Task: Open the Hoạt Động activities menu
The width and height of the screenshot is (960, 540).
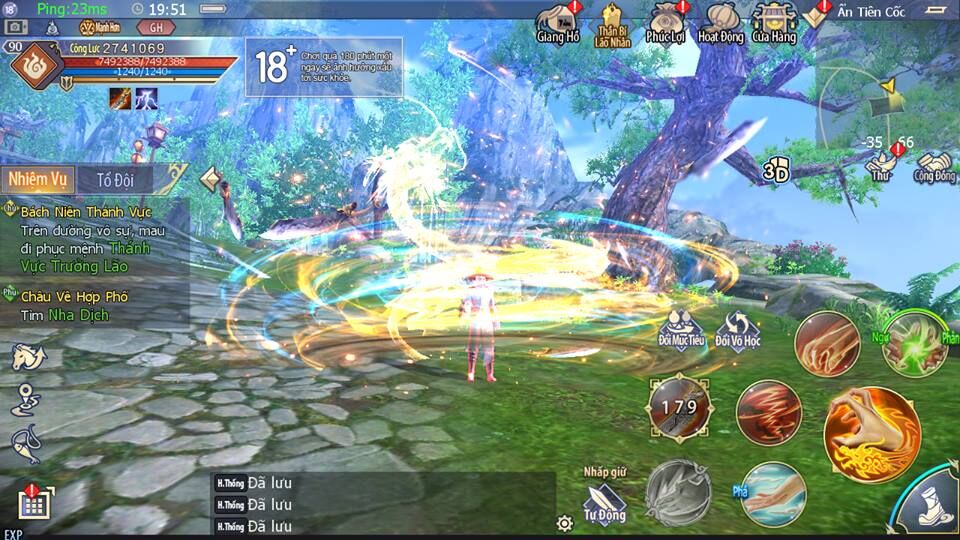Action: (720, 22)
